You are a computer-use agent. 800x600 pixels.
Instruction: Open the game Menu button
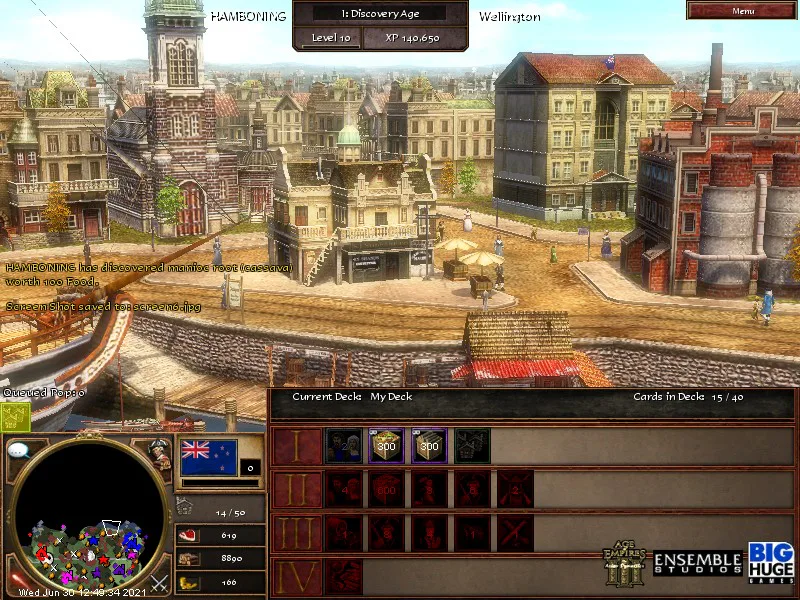click(742, 10)
